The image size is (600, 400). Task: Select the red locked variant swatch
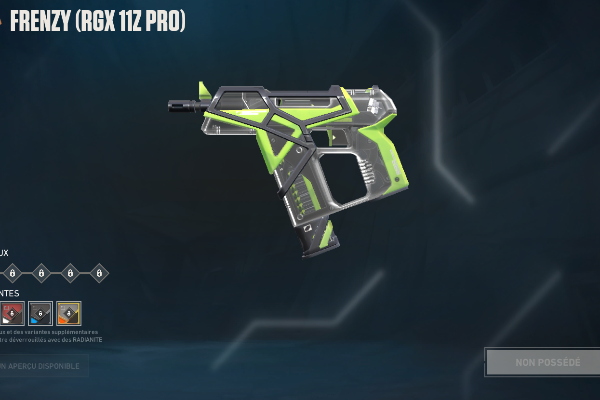[x=12, y=313]
